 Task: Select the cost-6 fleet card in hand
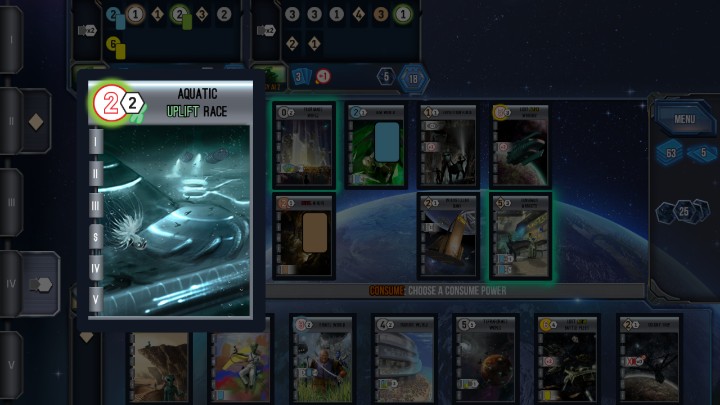click(567, 360)
